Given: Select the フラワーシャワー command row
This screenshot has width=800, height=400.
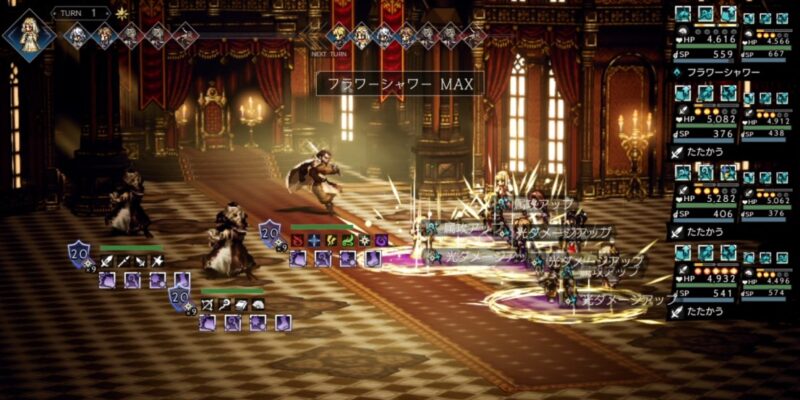Looking at the screenshot, I should coord(720,72).
